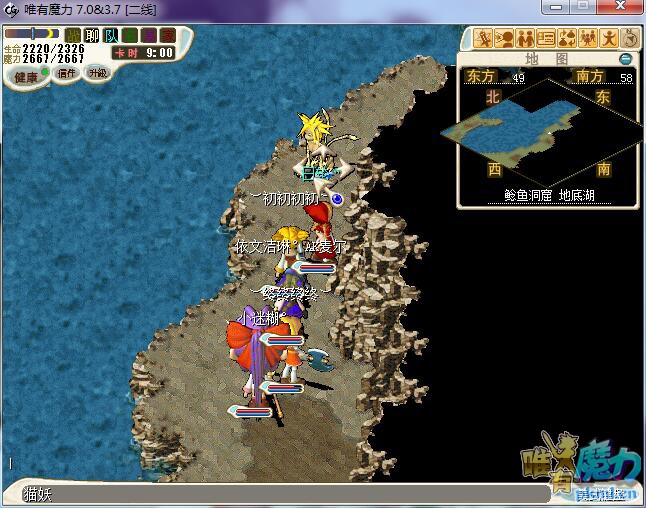Image resolution: width=646 pixels, height=508 pixels.
Task: Click the sword duel action icon
Action: coord(484,39)
